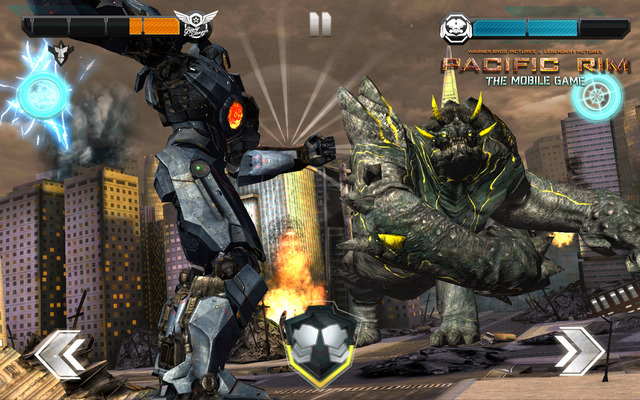Trigger the electrified blue special ability orb

pyautogui.click(x=43, y=96)
